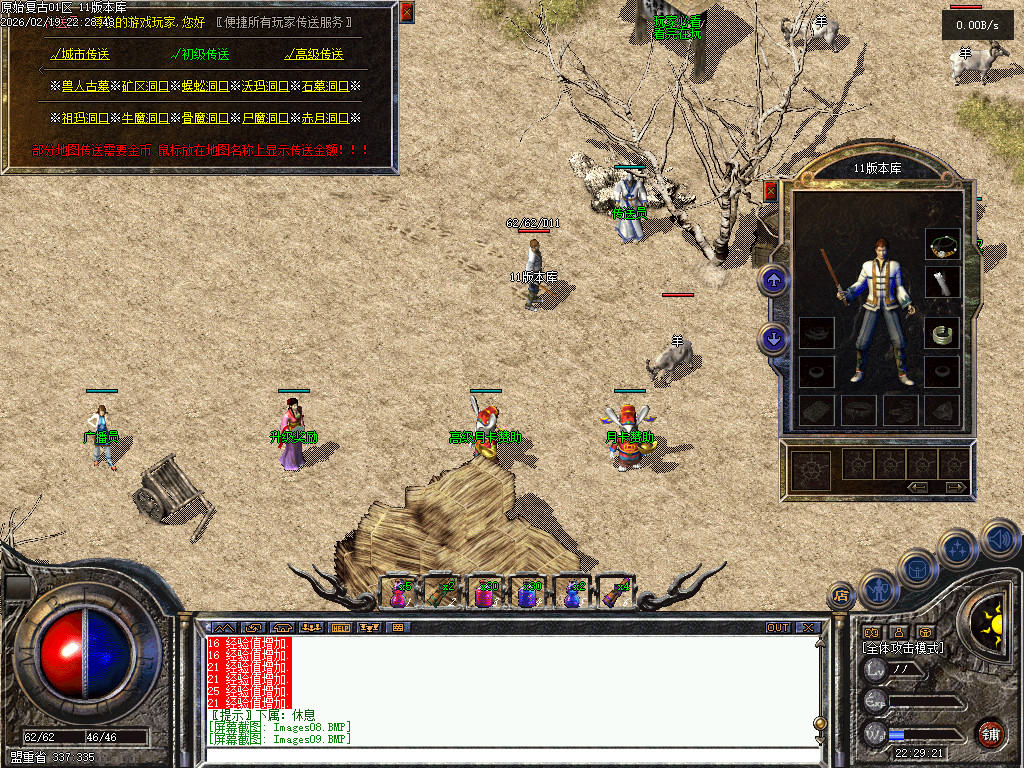Click the up arrow beside equipment panel
Viewport: 1024px width, 768px height.
click(x=773, y=279)
